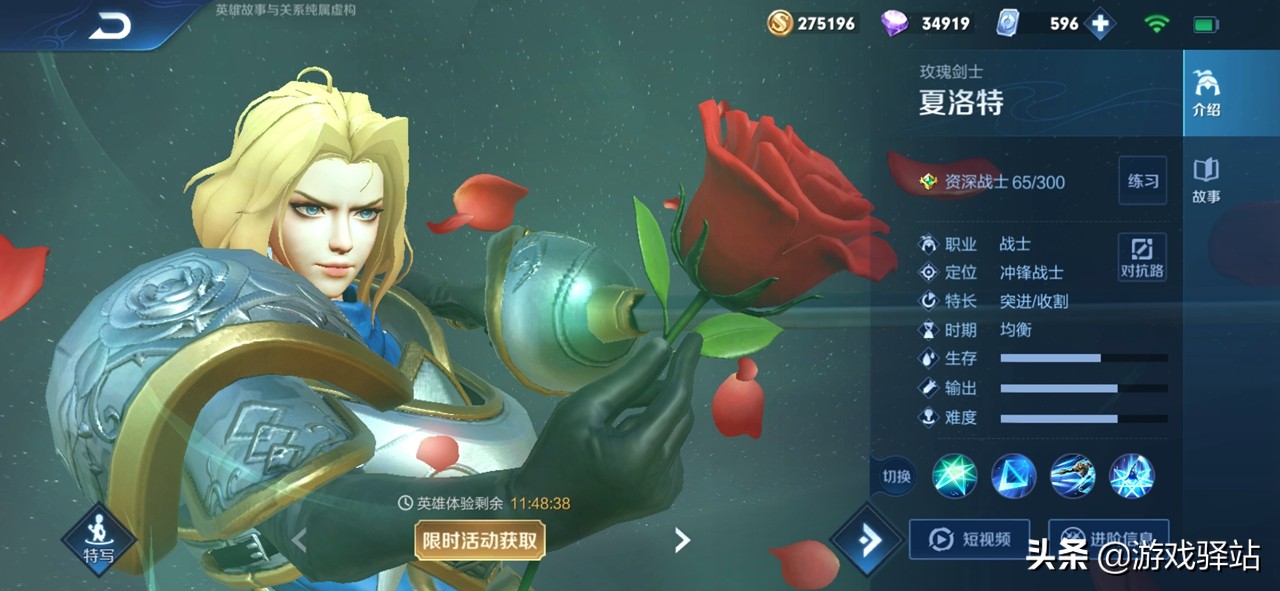Select the blue triangle skill icon
The height and width of the screenshot is (591, 1280).
[x=1014, y=476]
